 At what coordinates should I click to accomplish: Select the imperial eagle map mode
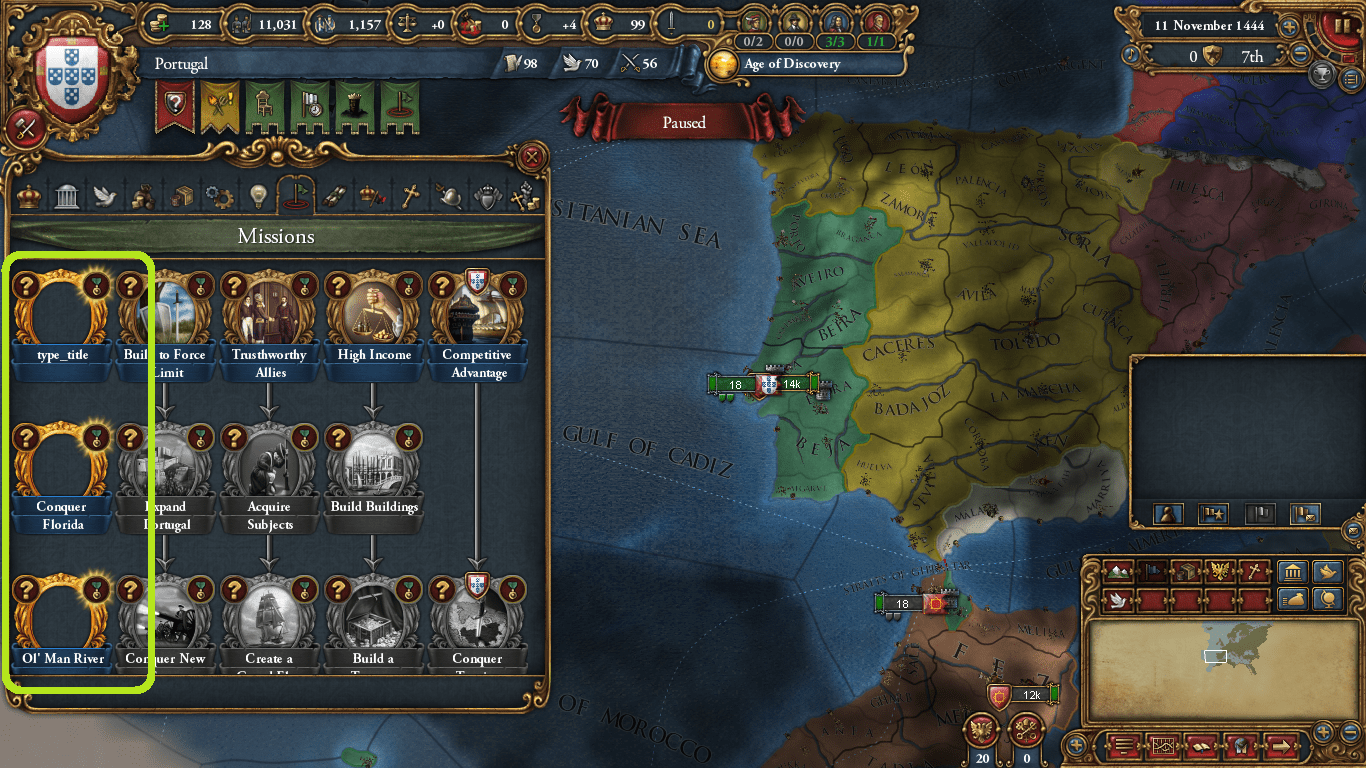(x=1219, y=571)
